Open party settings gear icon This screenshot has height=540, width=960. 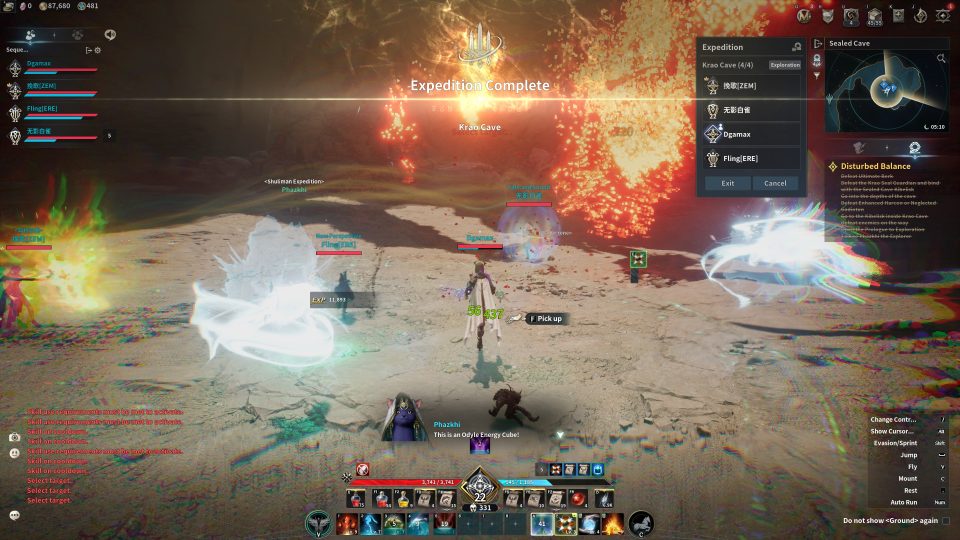pyautogui.click(x=96, y=49)
